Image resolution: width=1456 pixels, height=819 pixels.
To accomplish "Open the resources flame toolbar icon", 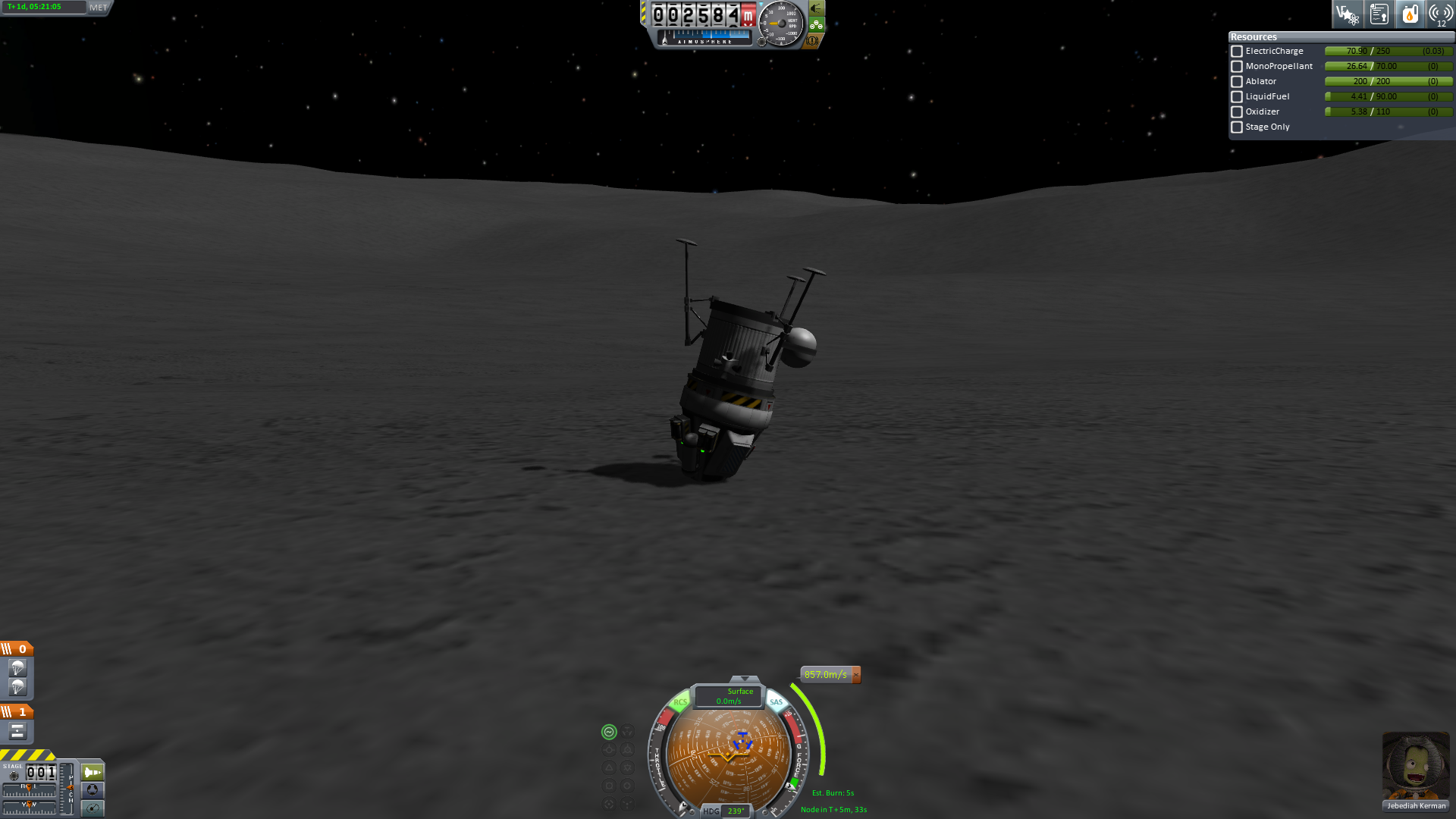I will point(1410,14).
